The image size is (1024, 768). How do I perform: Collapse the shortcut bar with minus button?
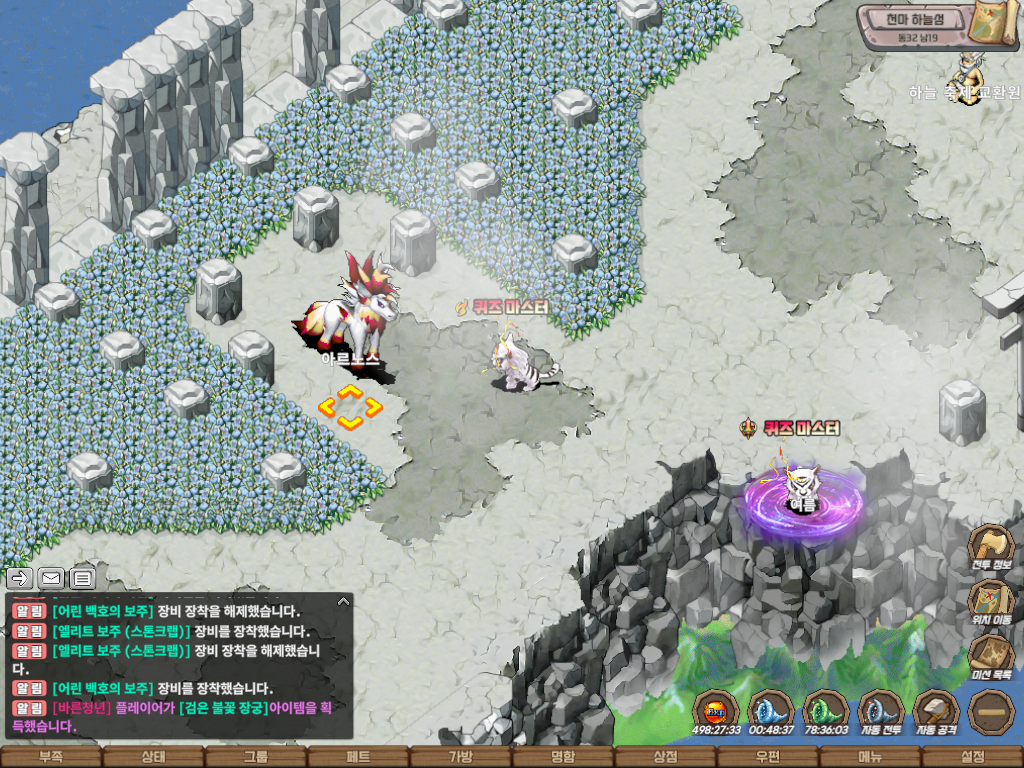pyautogui.click(x=991, y=711)
